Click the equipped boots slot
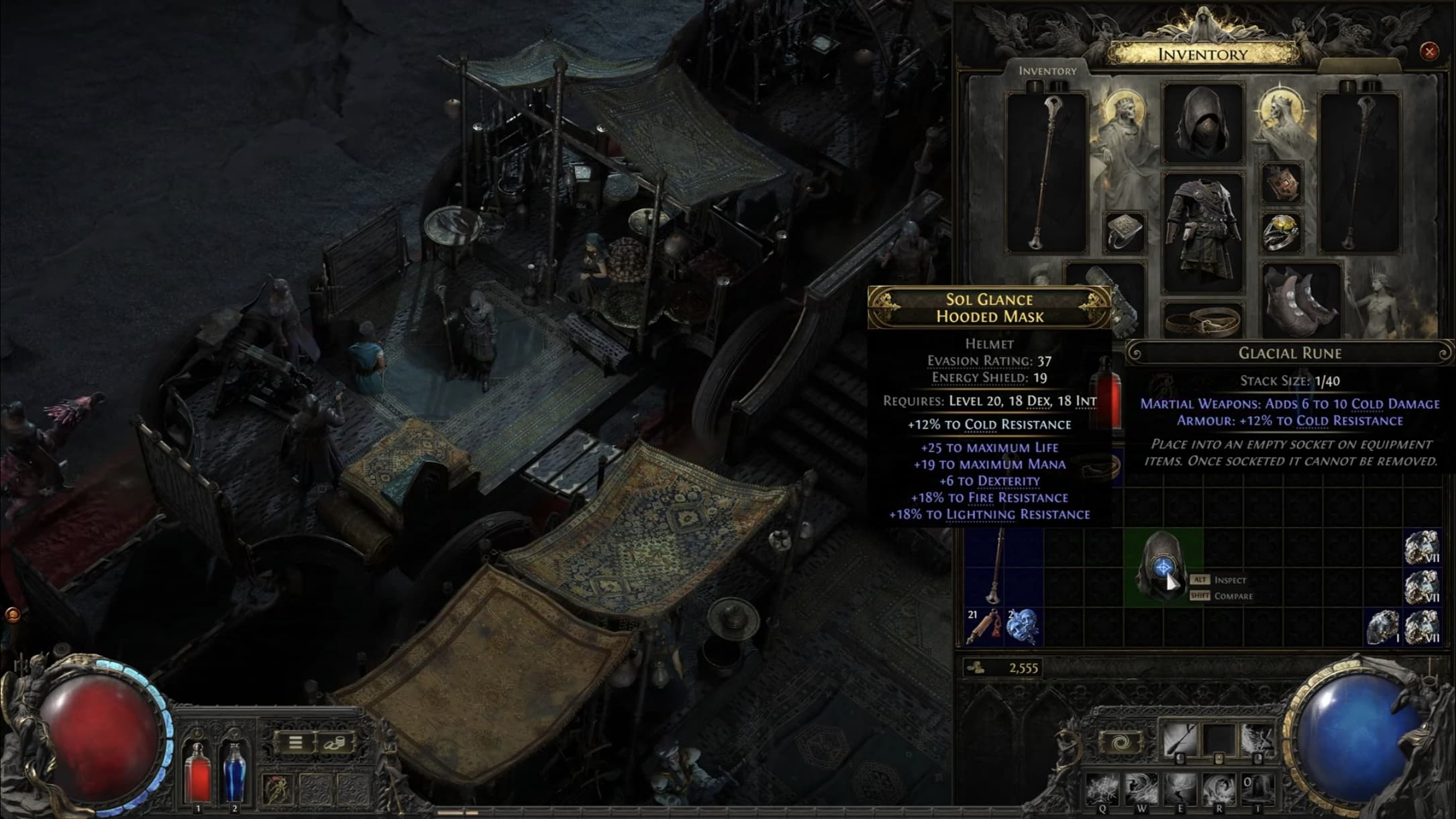The image size is (1456, 819). (x=1300, y=299)
